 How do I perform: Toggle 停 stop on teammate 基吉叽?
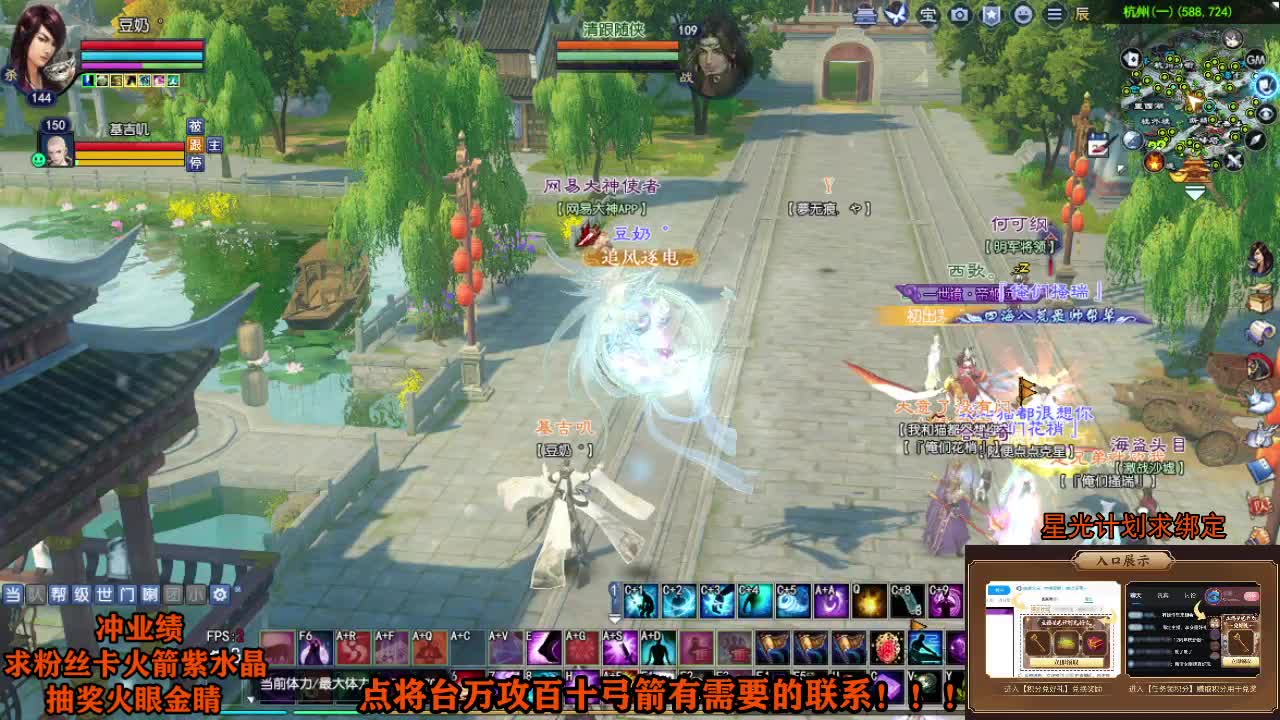pos(197,162)
